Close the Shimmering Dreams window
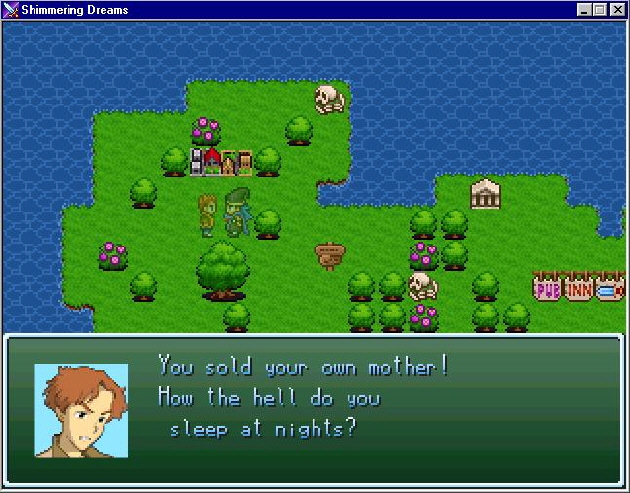Viewport: 630px width, 493px height. pos(617,10)
